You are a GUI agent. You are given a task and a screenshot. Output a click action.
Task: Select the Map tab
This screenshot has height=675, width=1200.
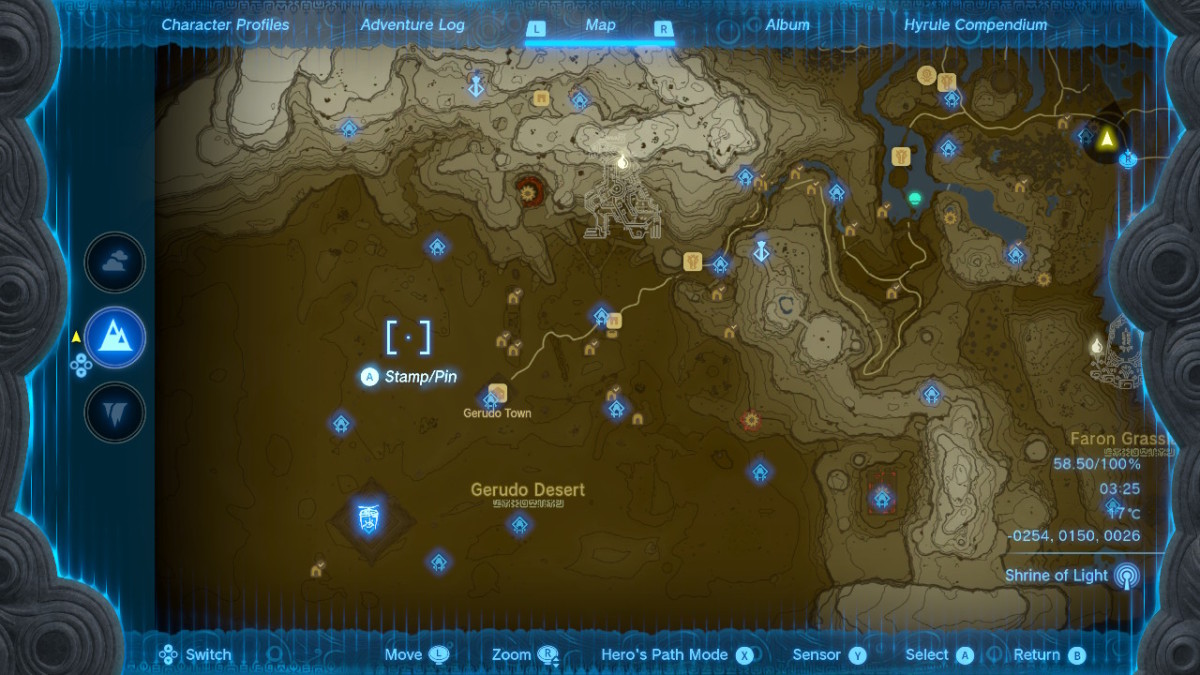pyautogui.click(x=600, y=25)
